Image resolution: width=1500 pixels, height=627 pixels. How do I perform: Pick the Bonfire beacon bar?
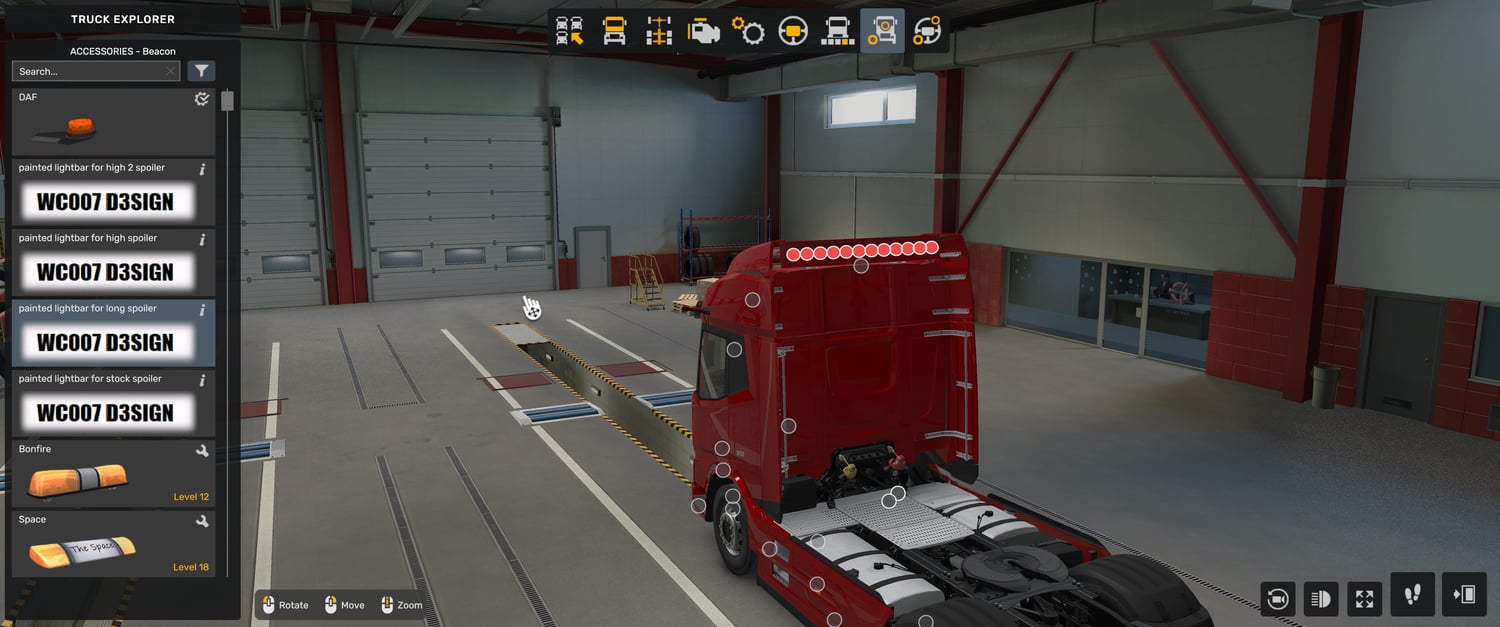[113, 473]
